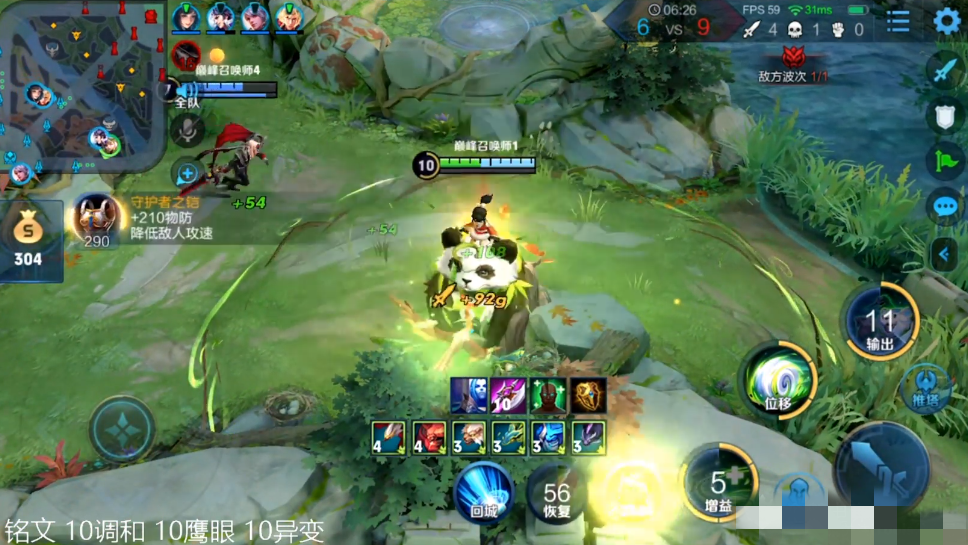Image resolution: width=968 pixels, height=545 pixels.
Task: Toggle the microphone voice button
Action: (187, 130)
